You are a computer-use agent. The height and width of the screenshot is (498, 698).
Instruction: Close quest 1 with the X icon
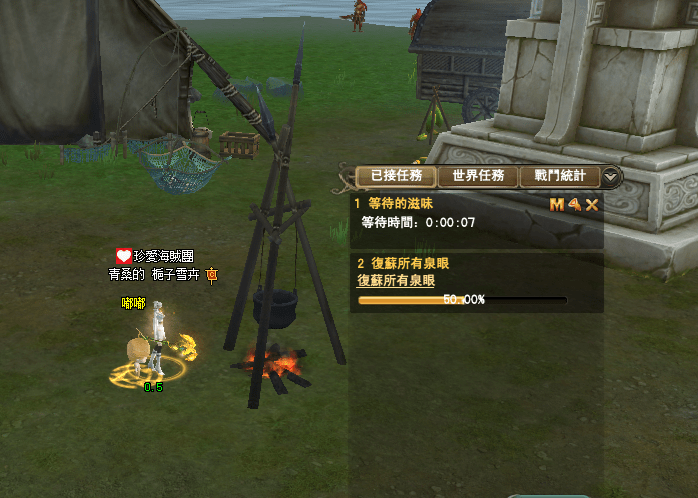(592, 204)
